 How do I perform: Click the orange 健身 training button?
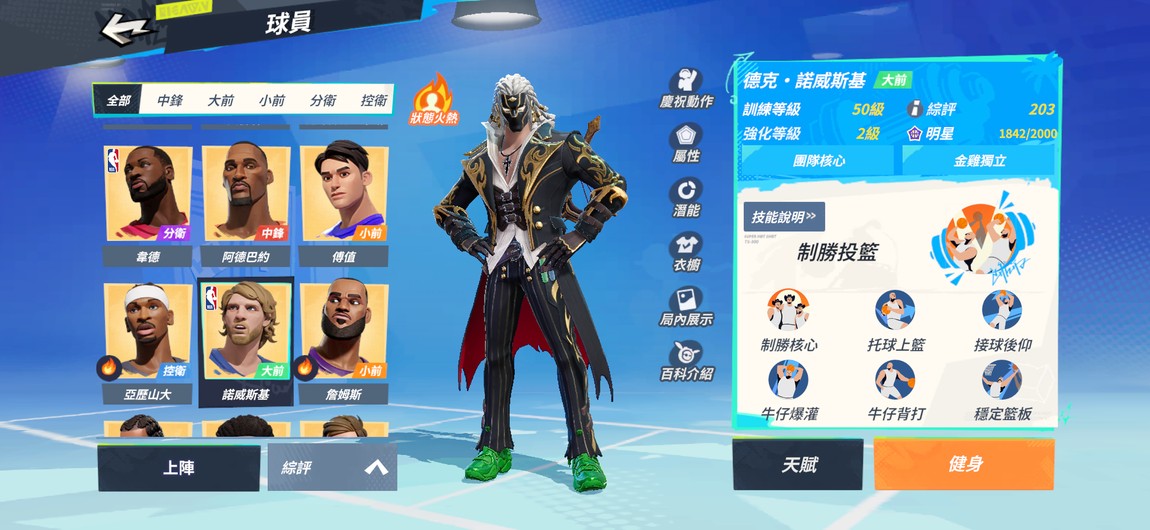[x=964, y=465]
